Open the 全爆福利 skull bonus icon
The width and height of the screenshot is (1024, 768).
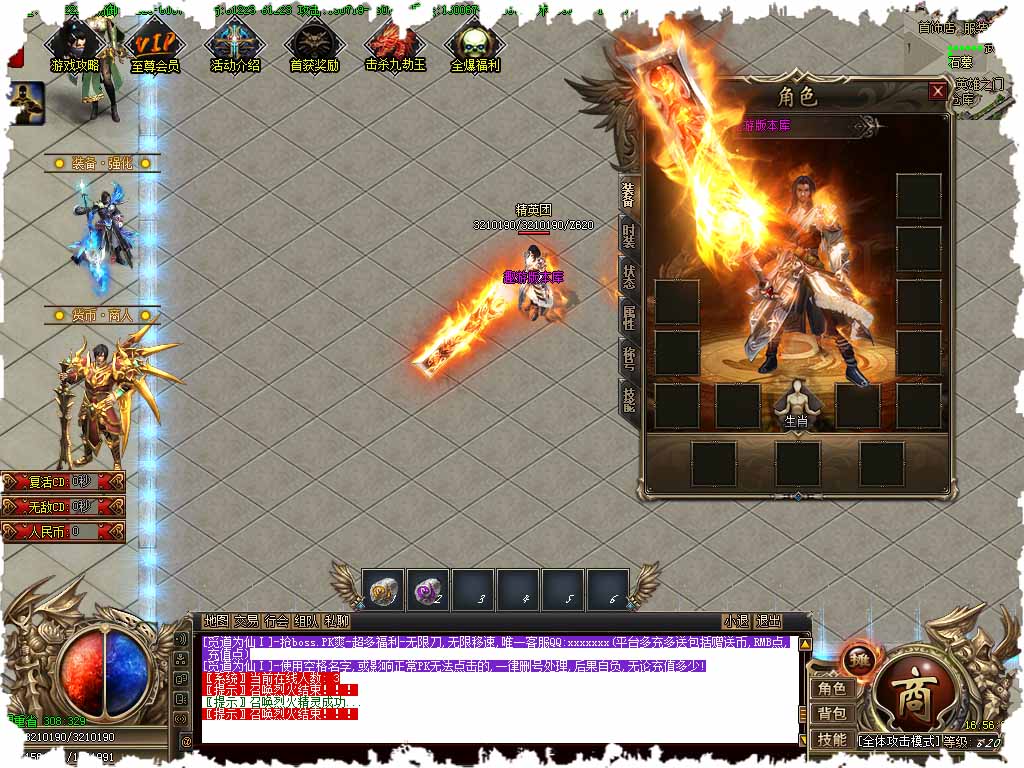point(475,47)
